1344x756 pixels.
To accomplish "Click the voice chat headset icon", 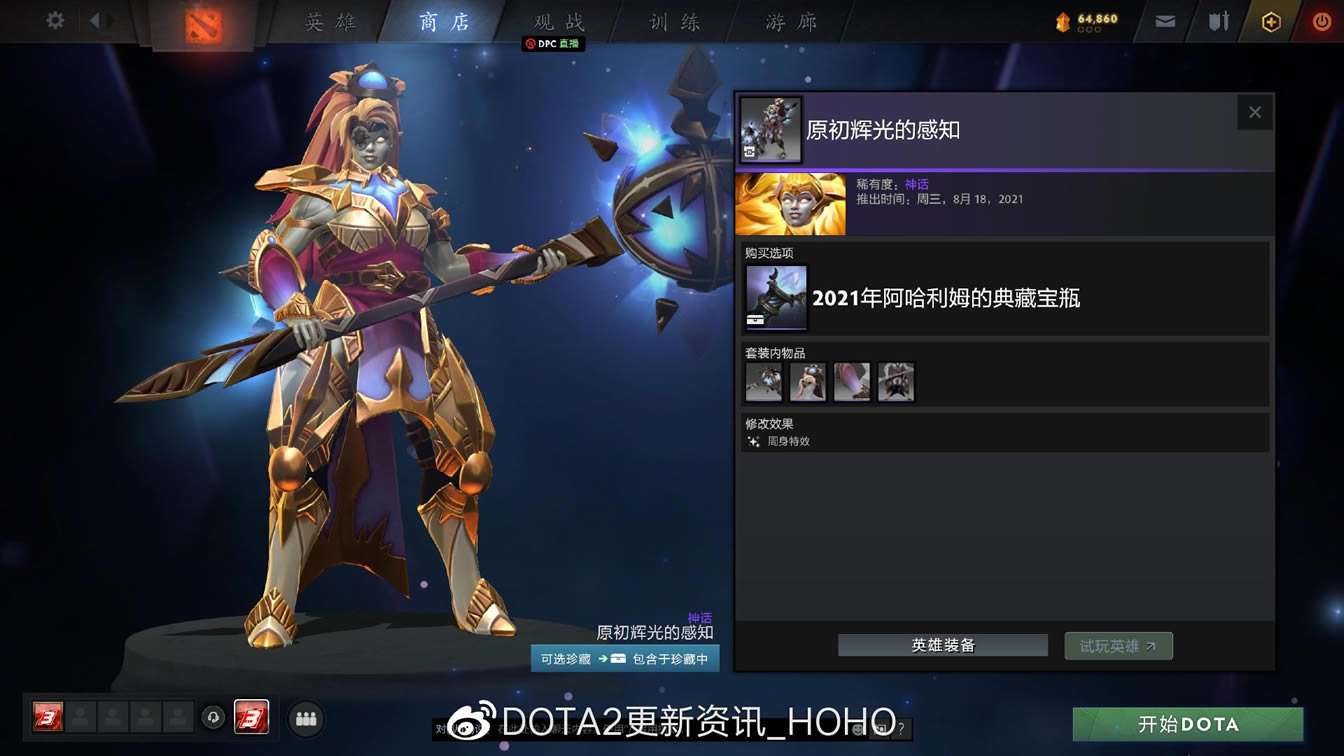I will [x=212, y=718].
